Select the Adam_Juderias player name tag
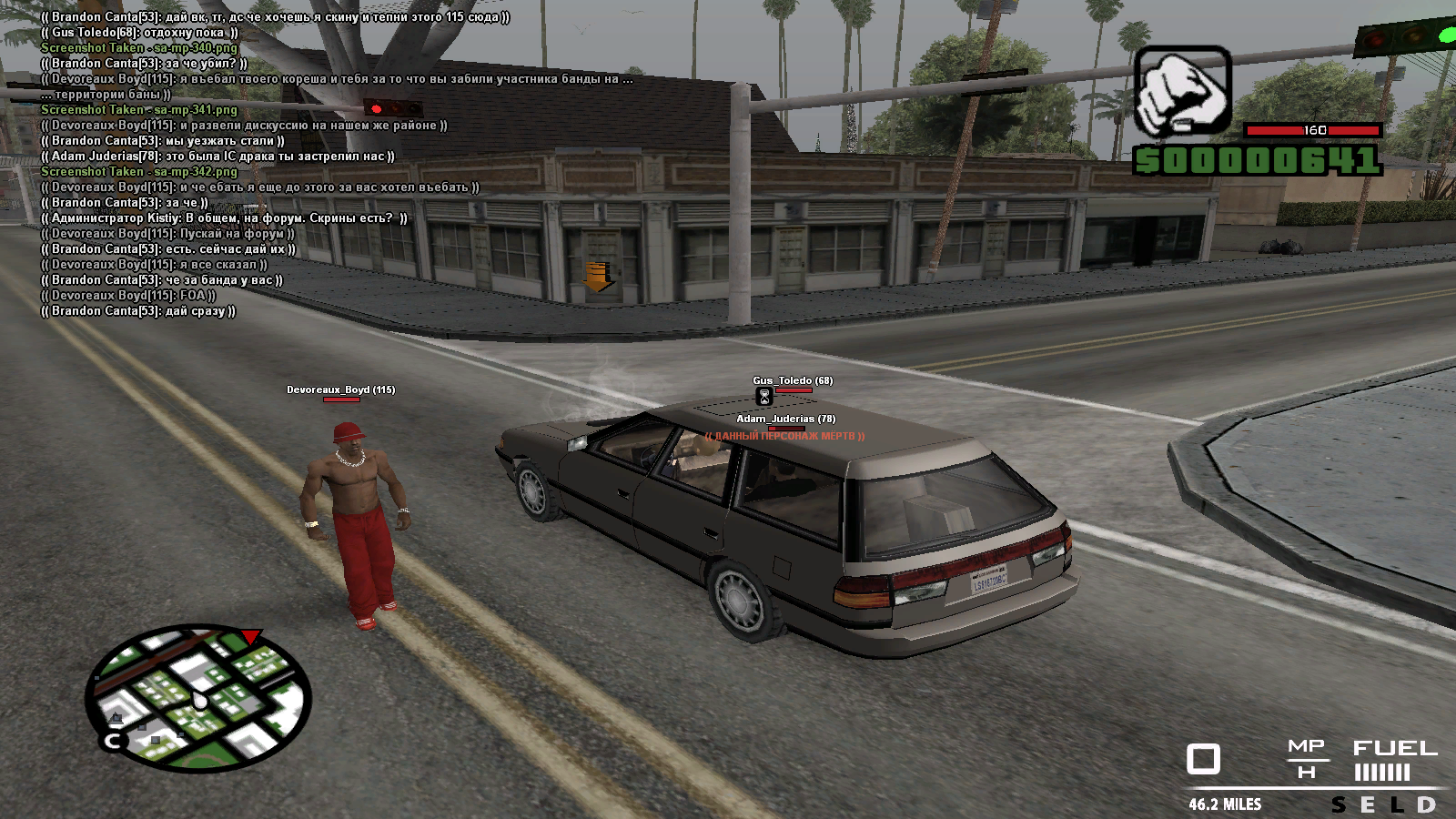 785,419
